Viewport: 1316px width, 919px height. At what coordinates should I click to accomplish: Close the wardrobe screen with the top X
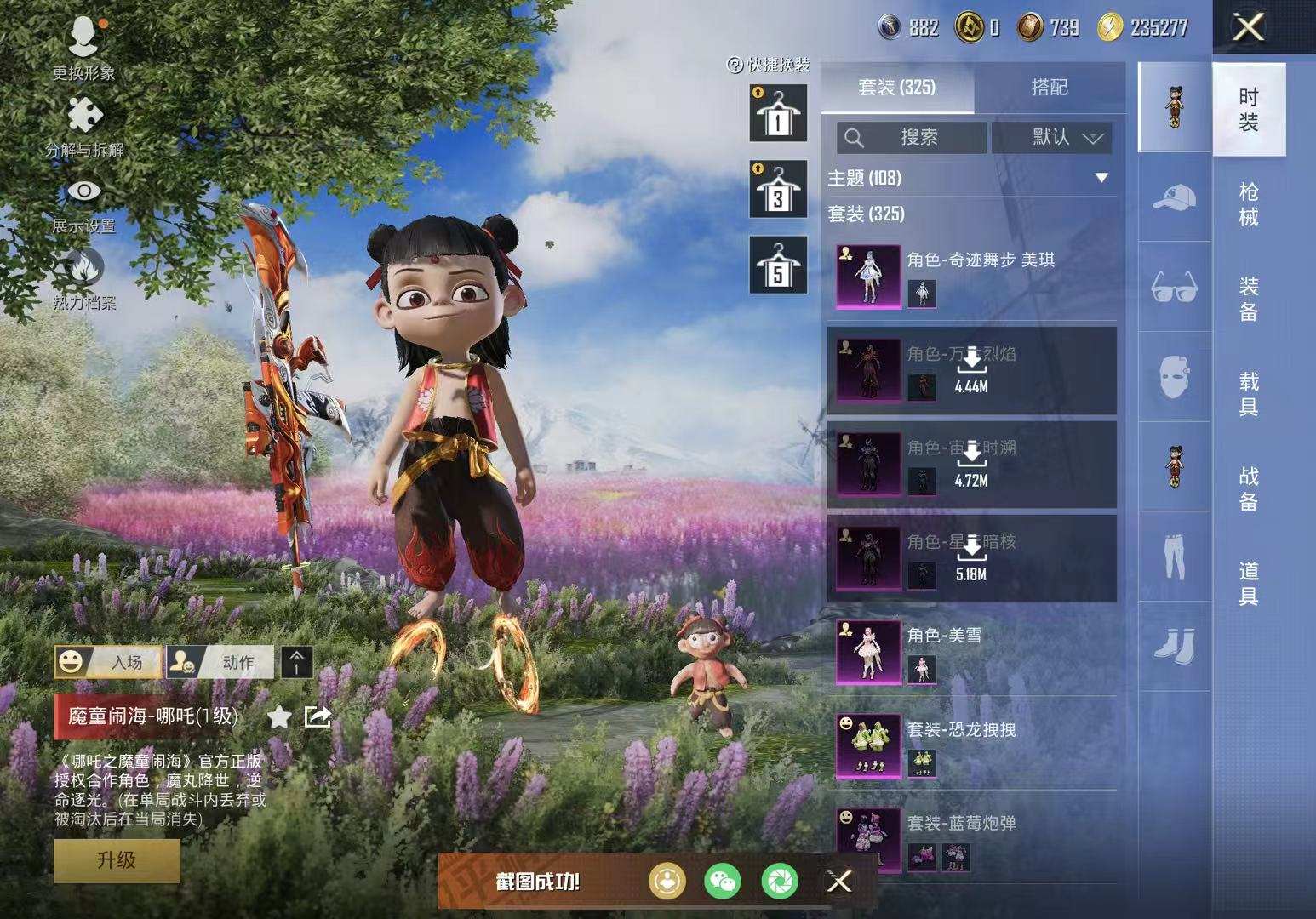click(1248, 28)
